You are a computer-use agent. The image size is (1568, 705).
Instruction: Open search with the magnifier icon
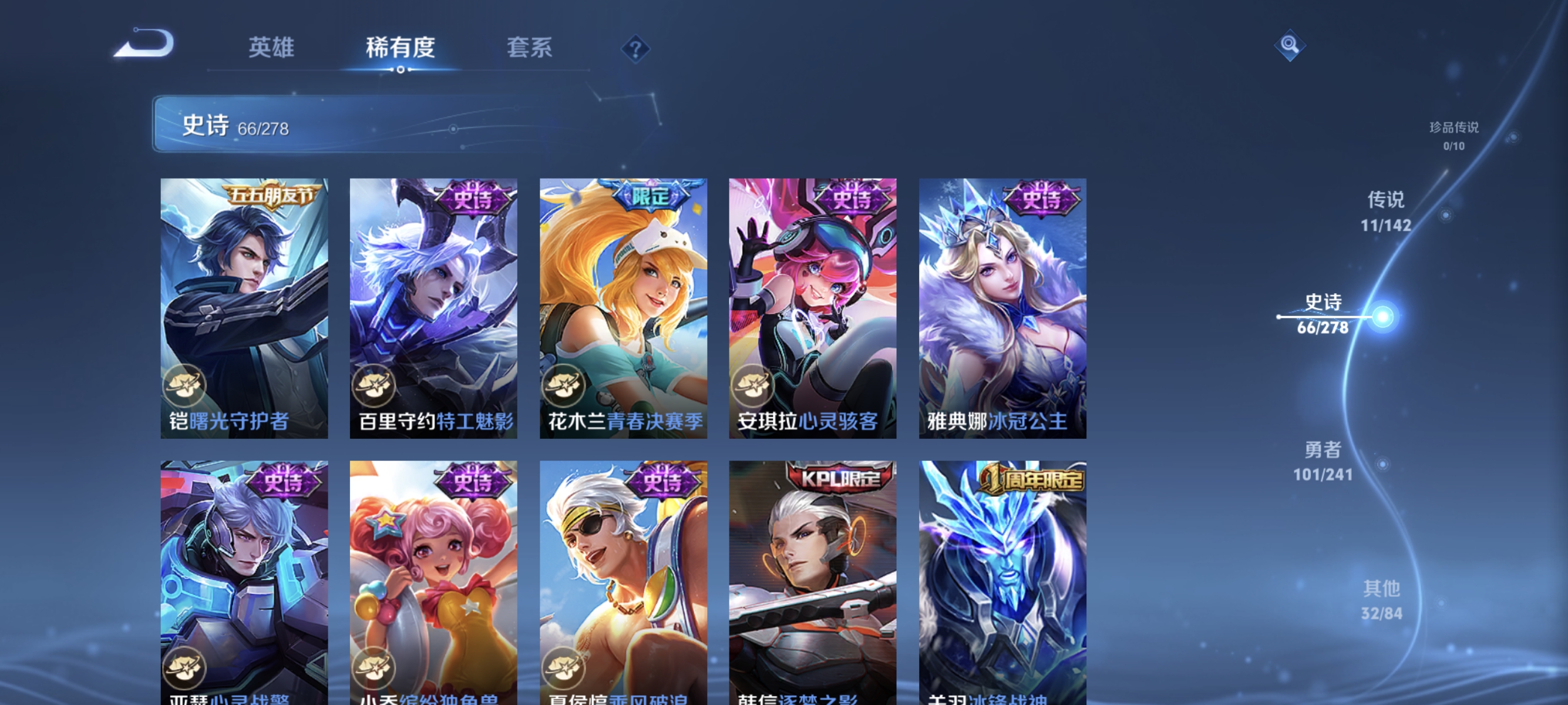(x=1291, y=45)
